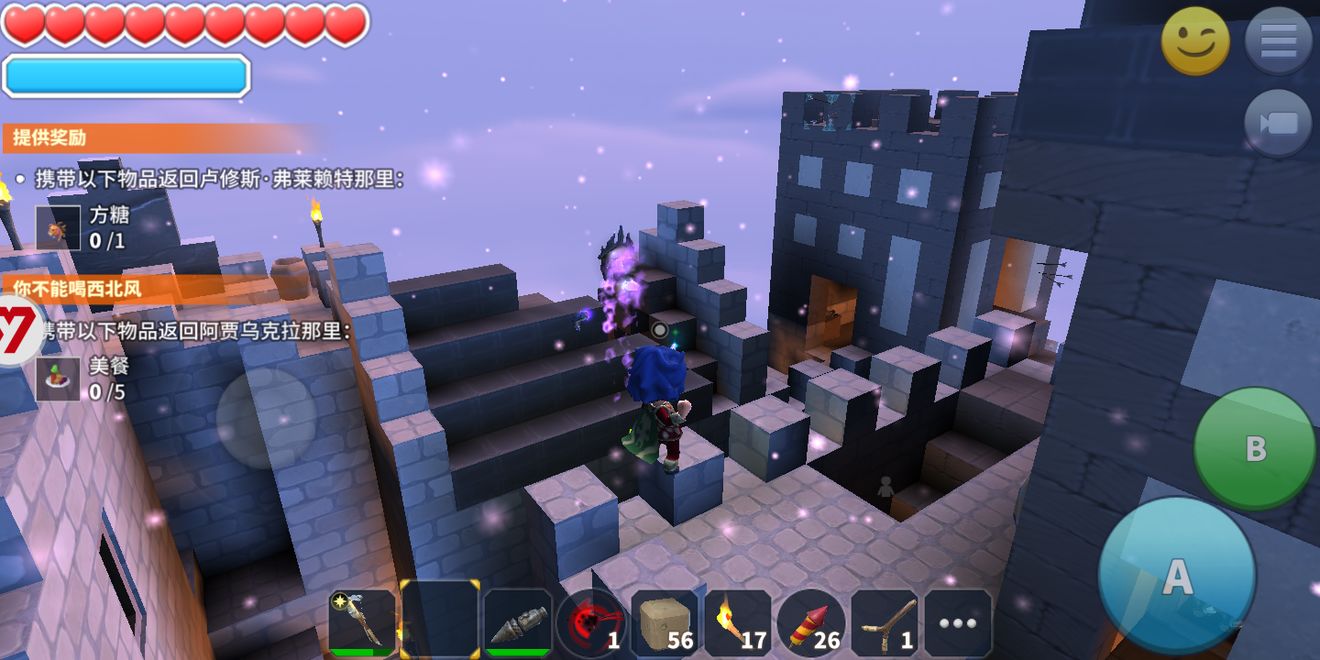Open the hamburger menu button
The height and width of the screenshot is (660, 1320).
[x=1278, y=41]
